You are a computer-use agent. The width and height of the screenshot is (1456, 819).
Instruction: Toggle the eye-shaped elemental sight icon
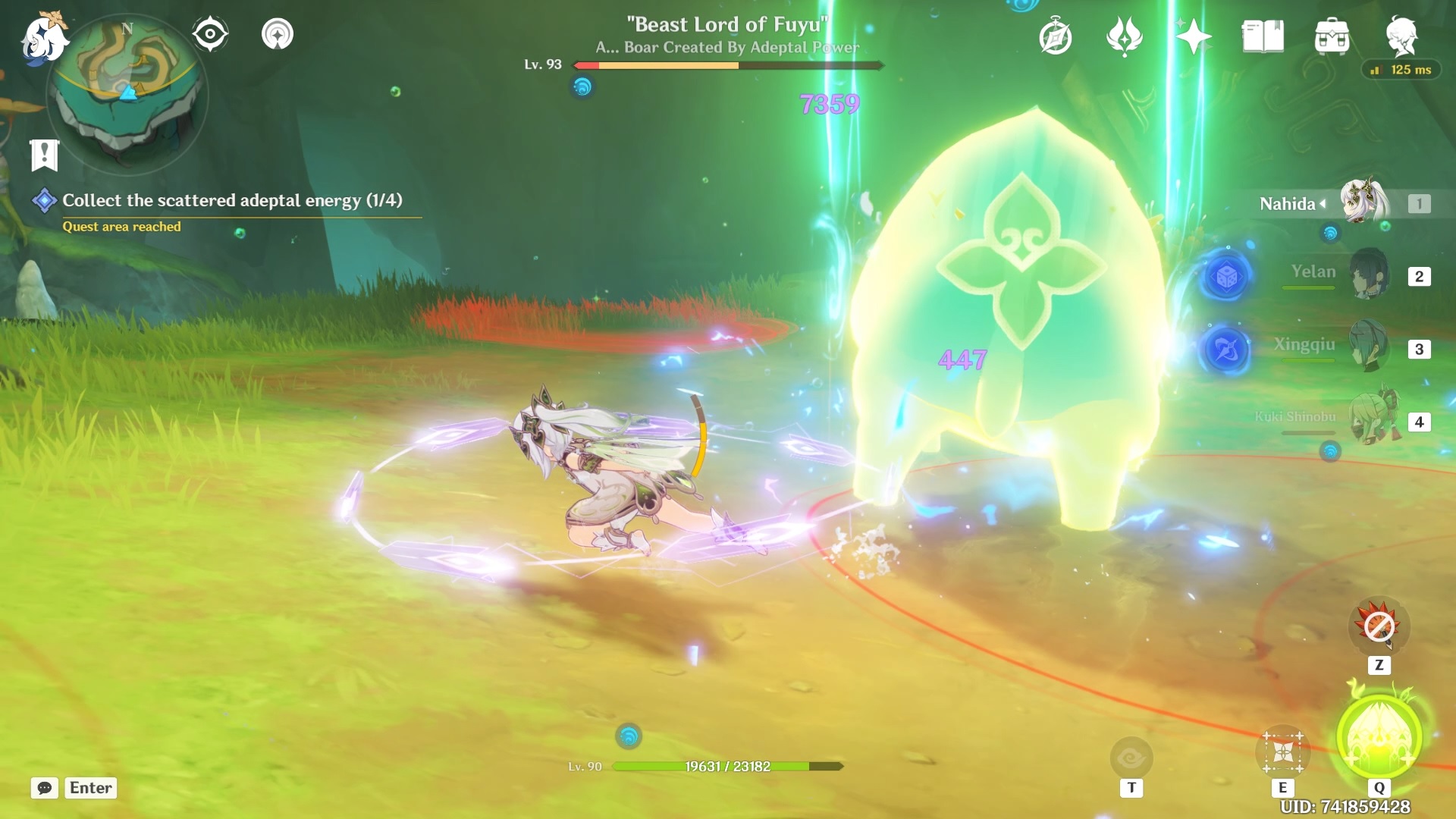tap(210, 34)
